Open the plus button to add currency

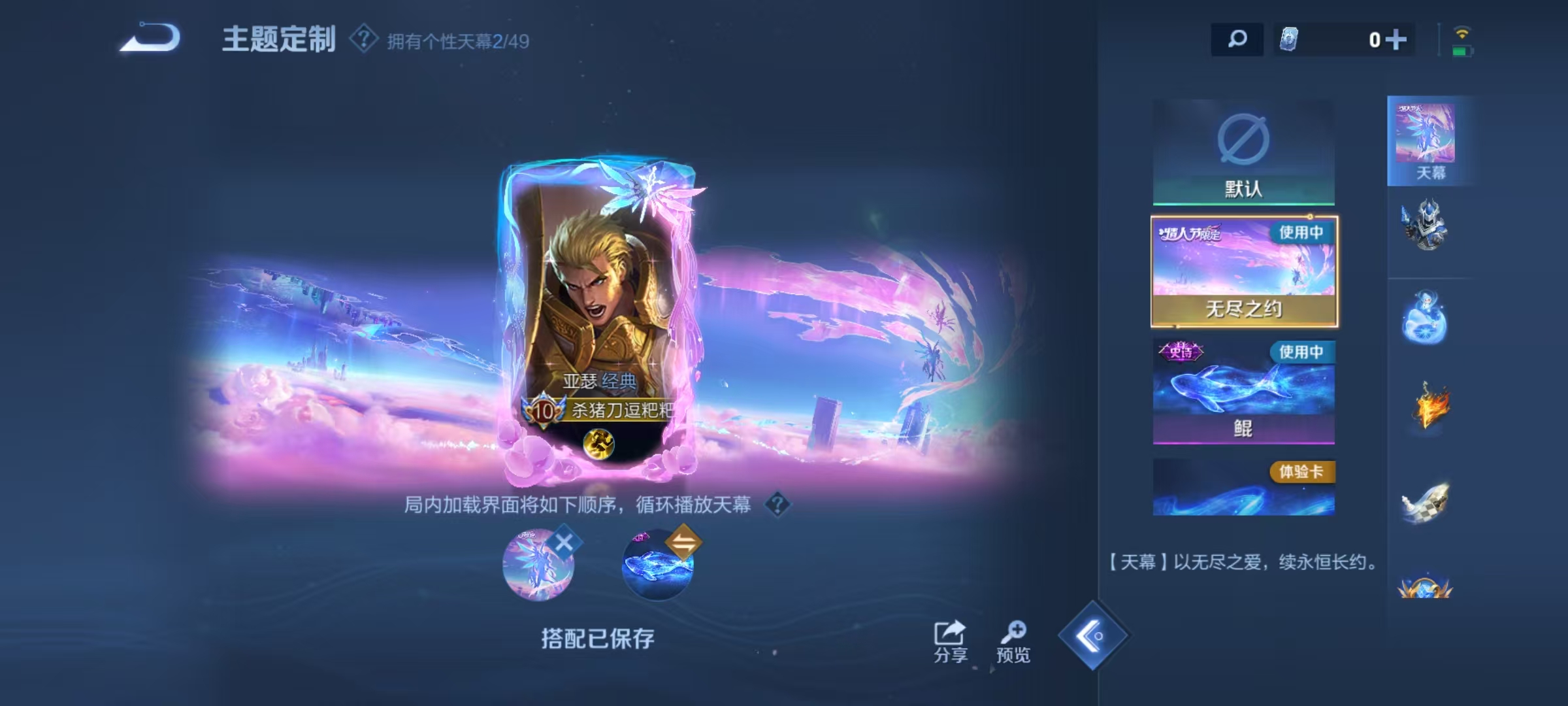1397,40
